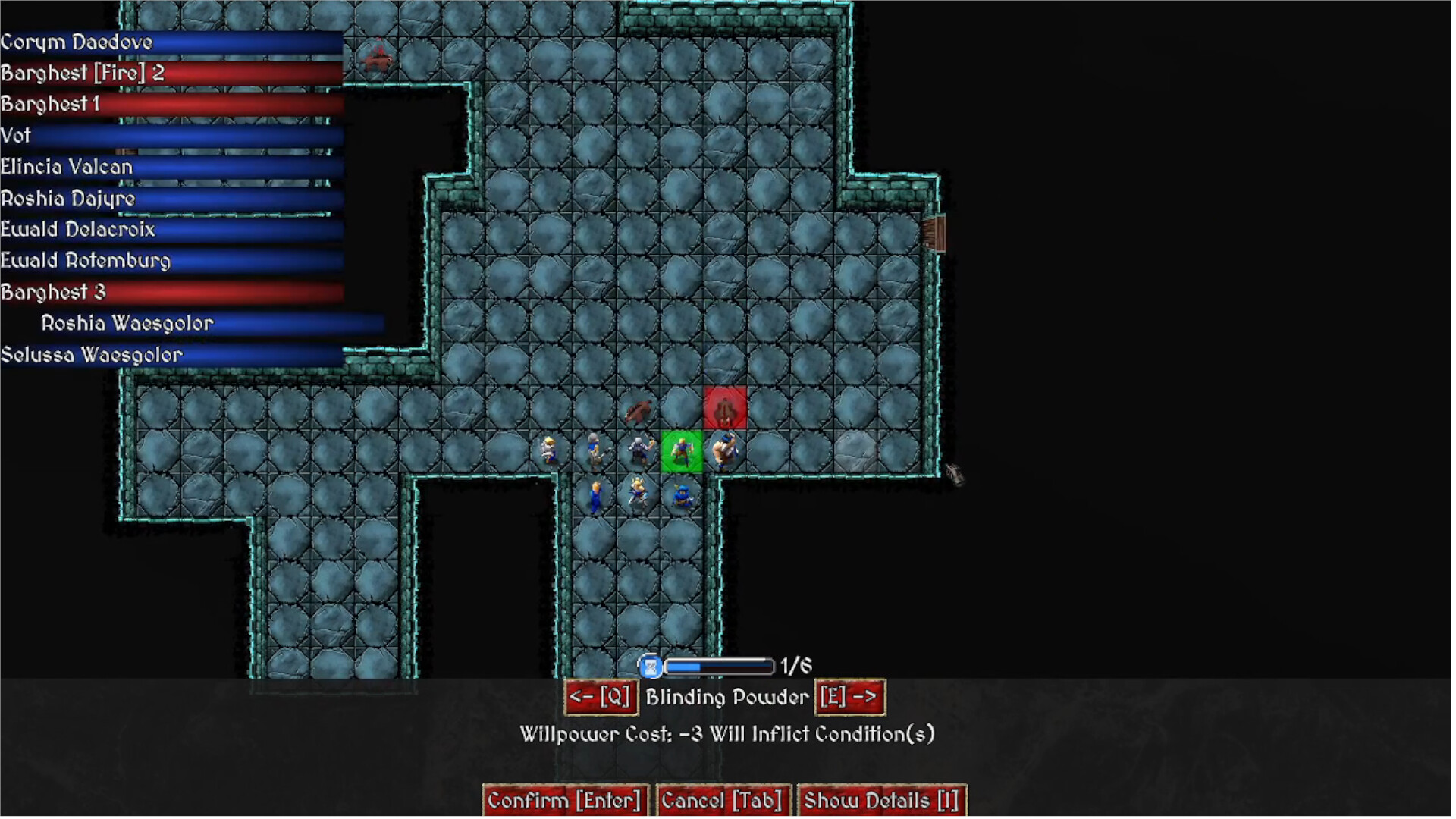Click the hourglass icon beside the charge bar
Viewport: 1456px width, 819px height.
pos(650,666)
